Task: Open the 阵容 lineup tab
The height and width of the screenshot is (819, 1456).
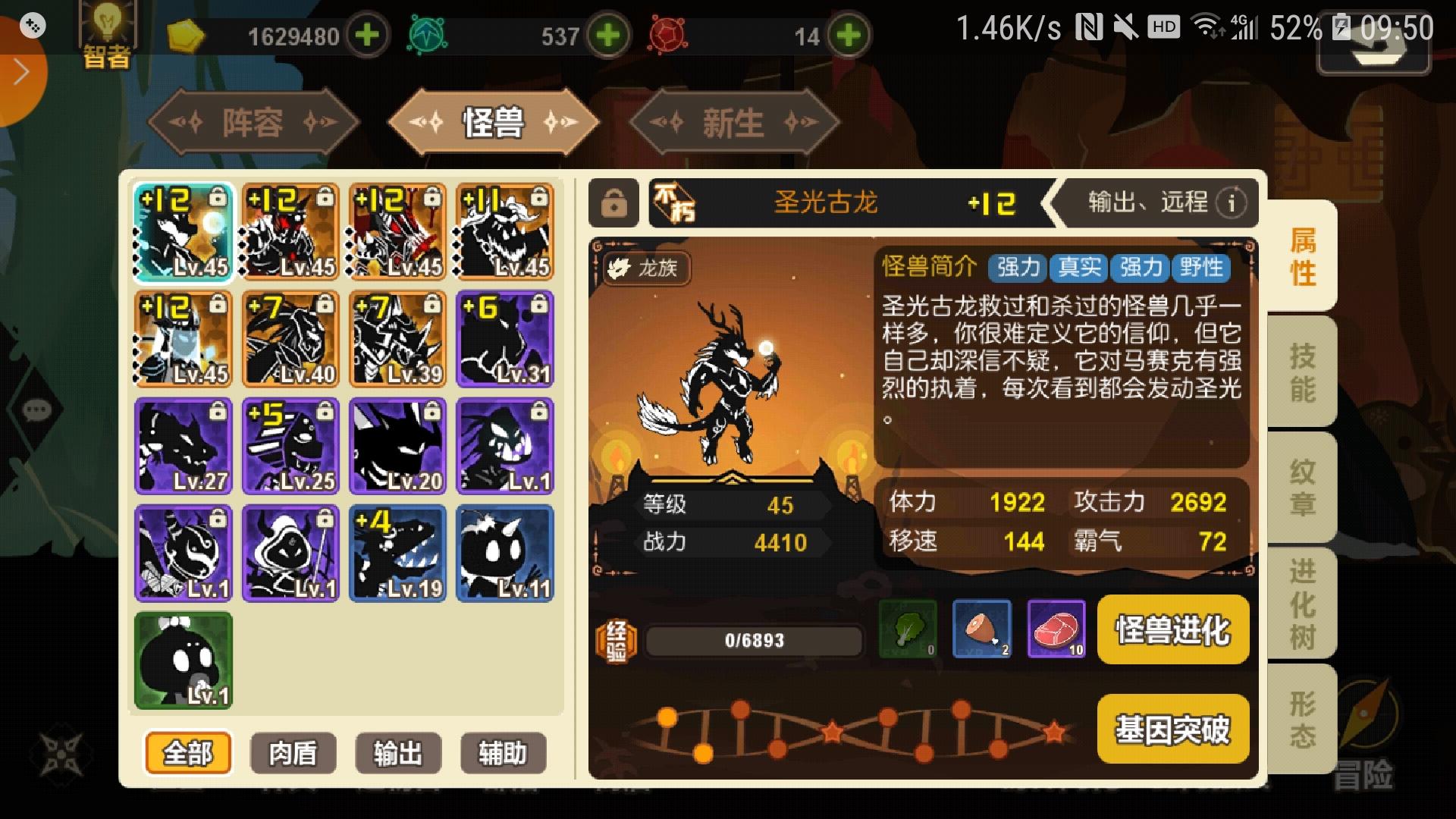Action: click(254, 123)
